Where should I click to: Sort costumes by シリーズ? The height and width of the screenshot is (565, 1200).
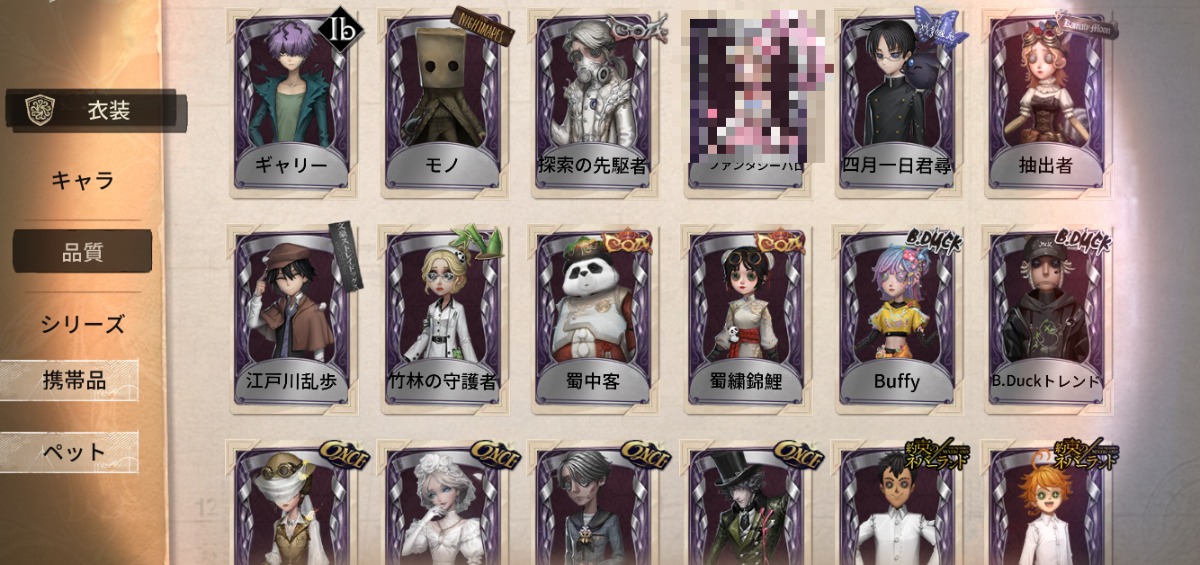[x=83, y=324]
